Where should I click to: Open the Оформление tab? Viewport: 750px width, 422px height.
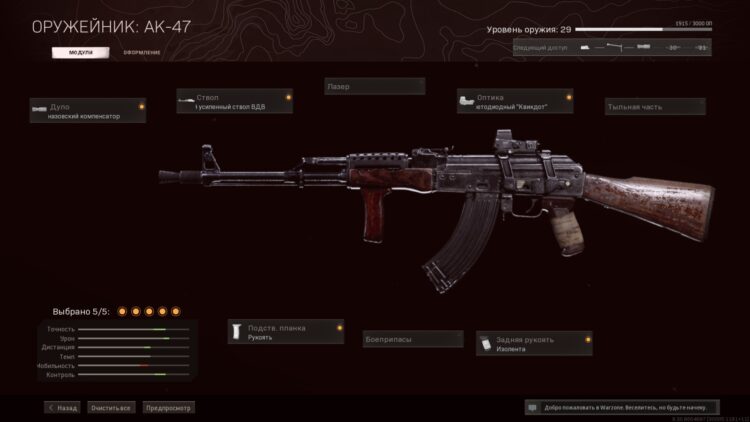(141, 51)
